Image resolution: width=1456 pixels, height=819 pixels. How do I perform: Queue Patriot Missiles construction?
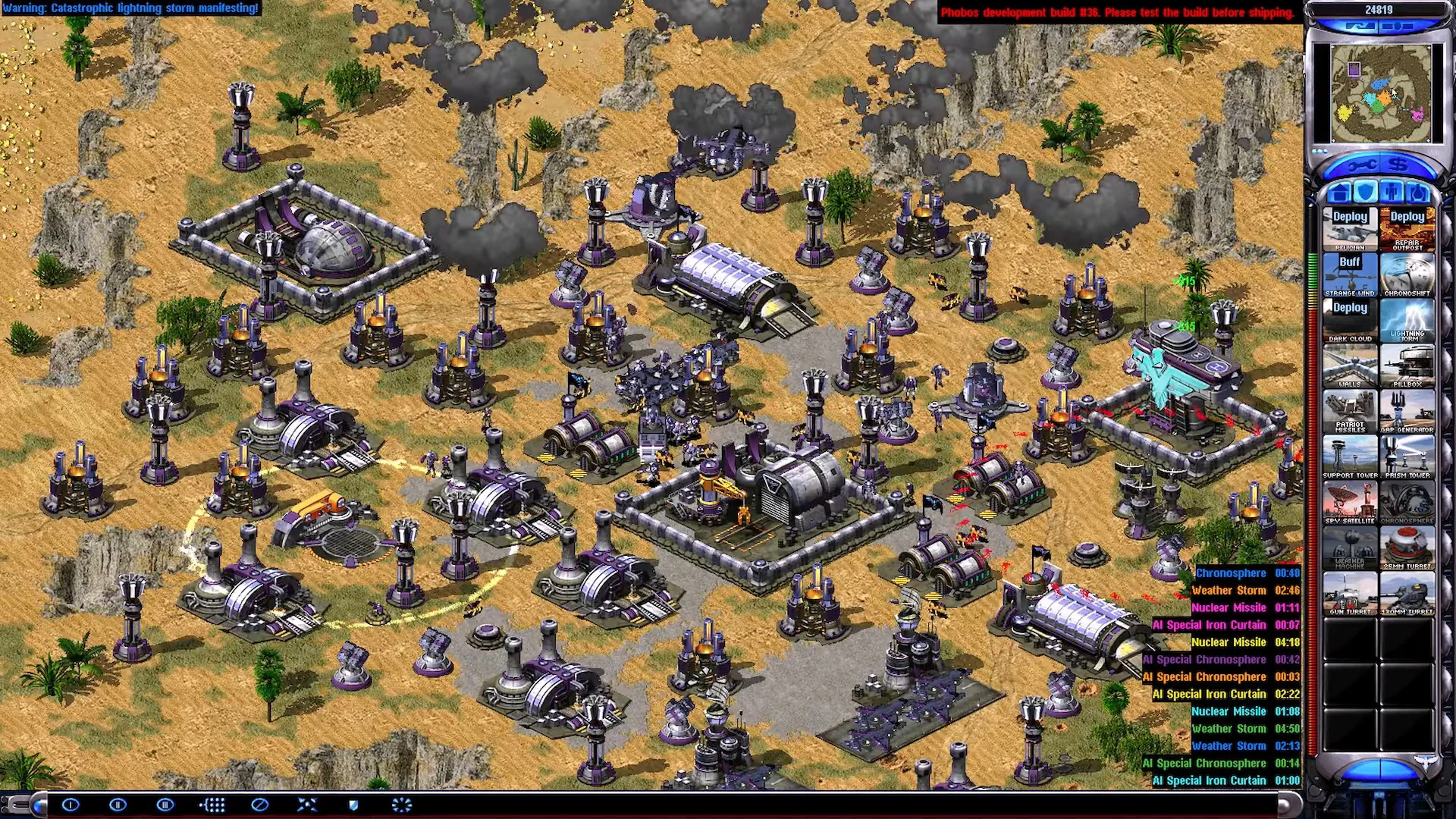point(1350,410)
